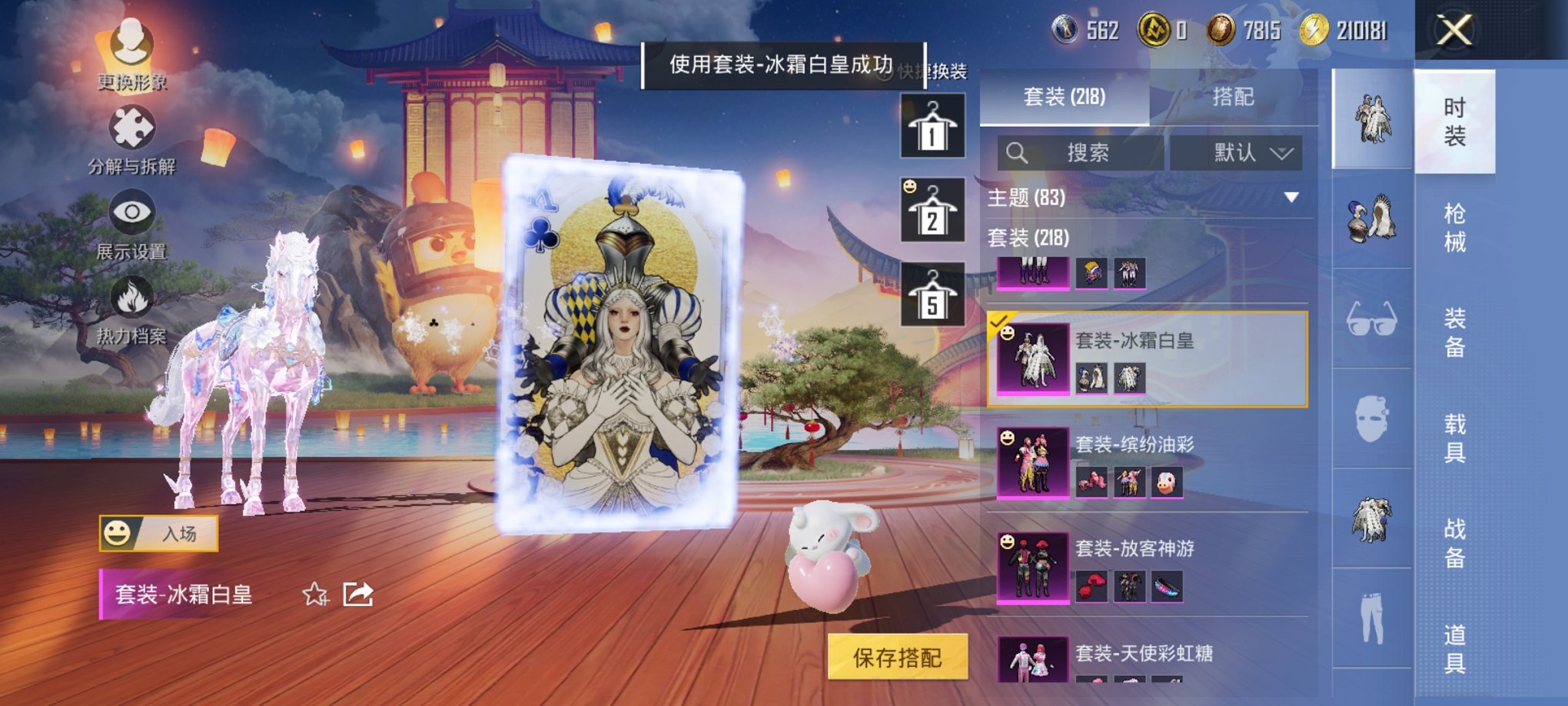Collapse the 主题 (83) section
The height and width of the screenshot is (706, 1568).
click(x=1291, y=198)
